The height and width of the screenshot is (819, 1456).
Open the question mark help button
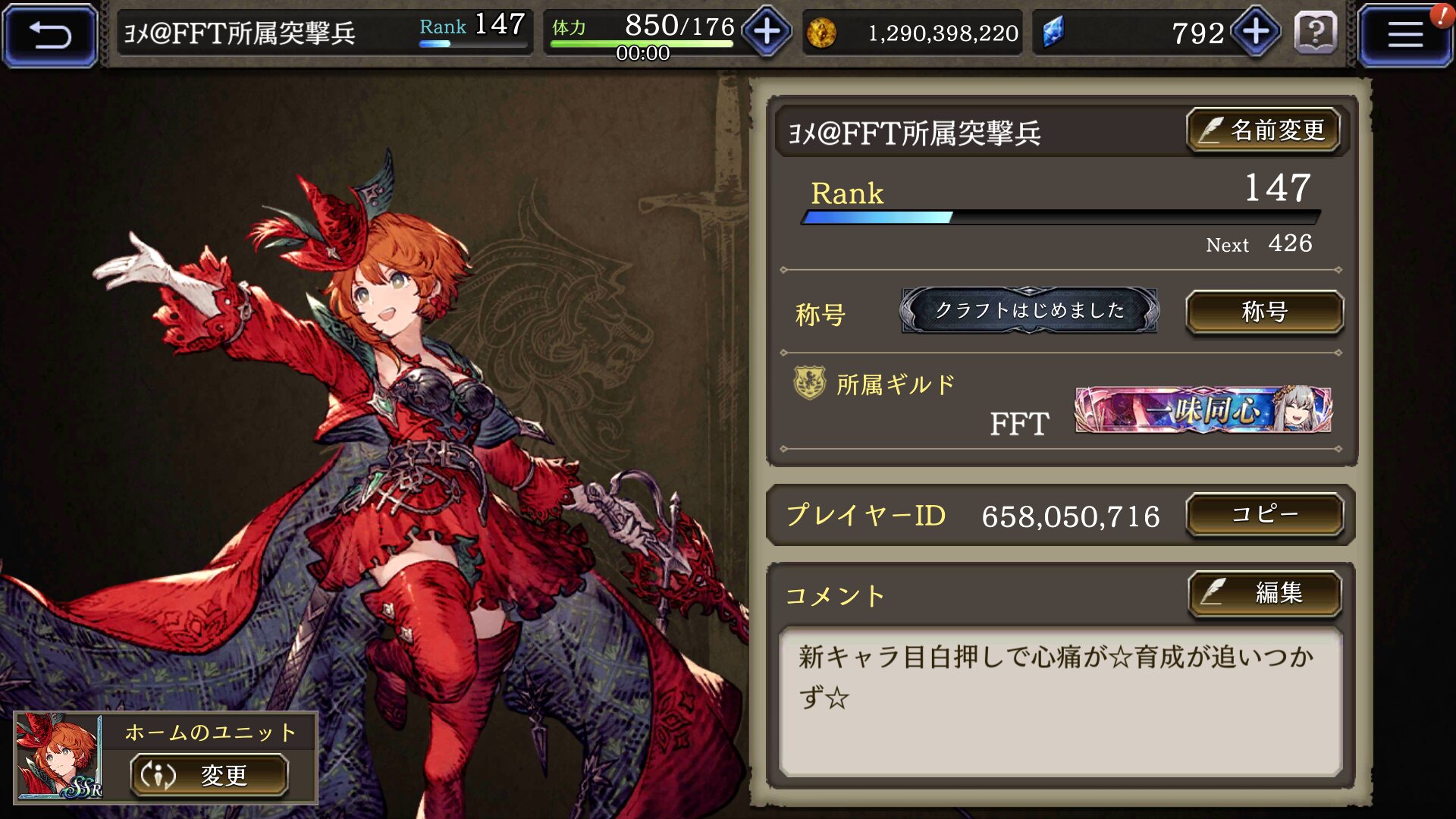(1316, 33)
